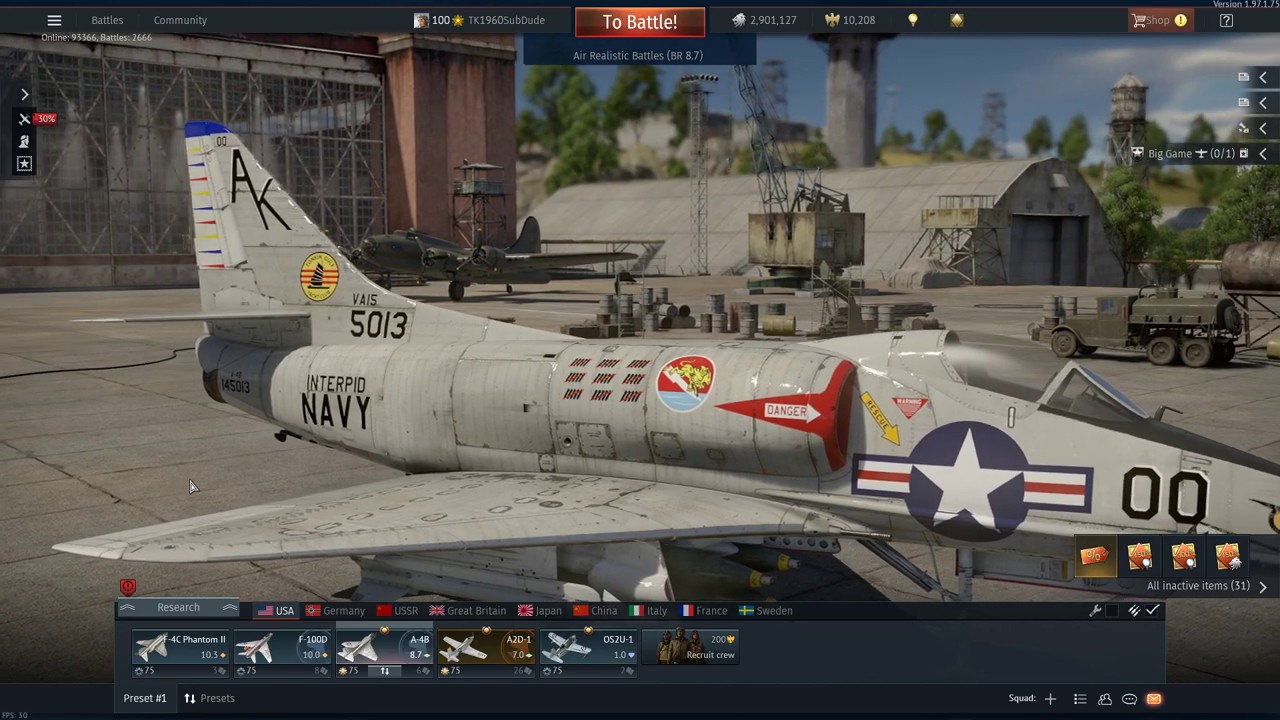Image resolution: width=1280 pixels, height=720 pixels.
Task: Open the Community menu
Action: pos(180,20)
